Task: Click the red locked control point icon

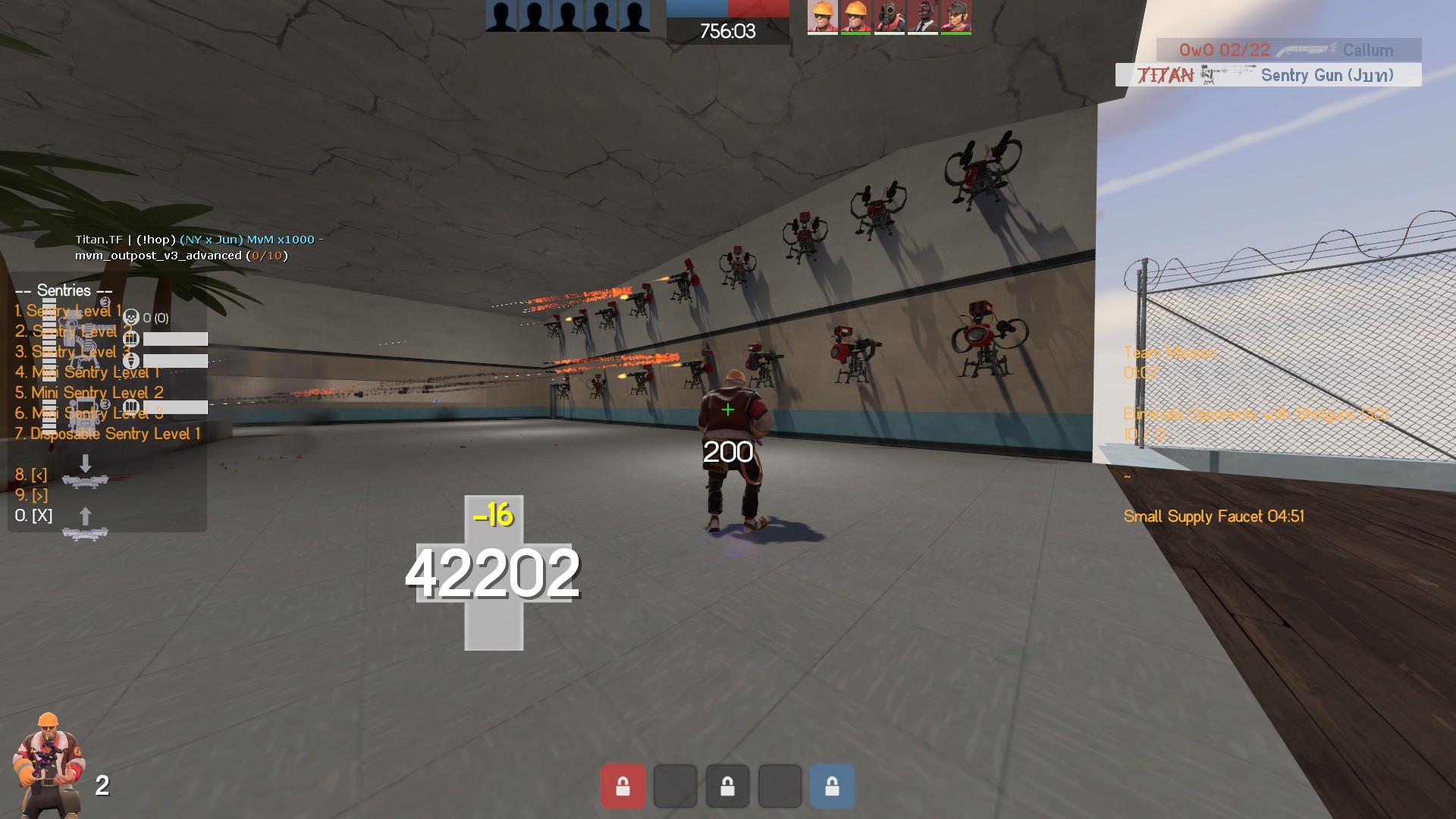Action: tap(623, 786)
